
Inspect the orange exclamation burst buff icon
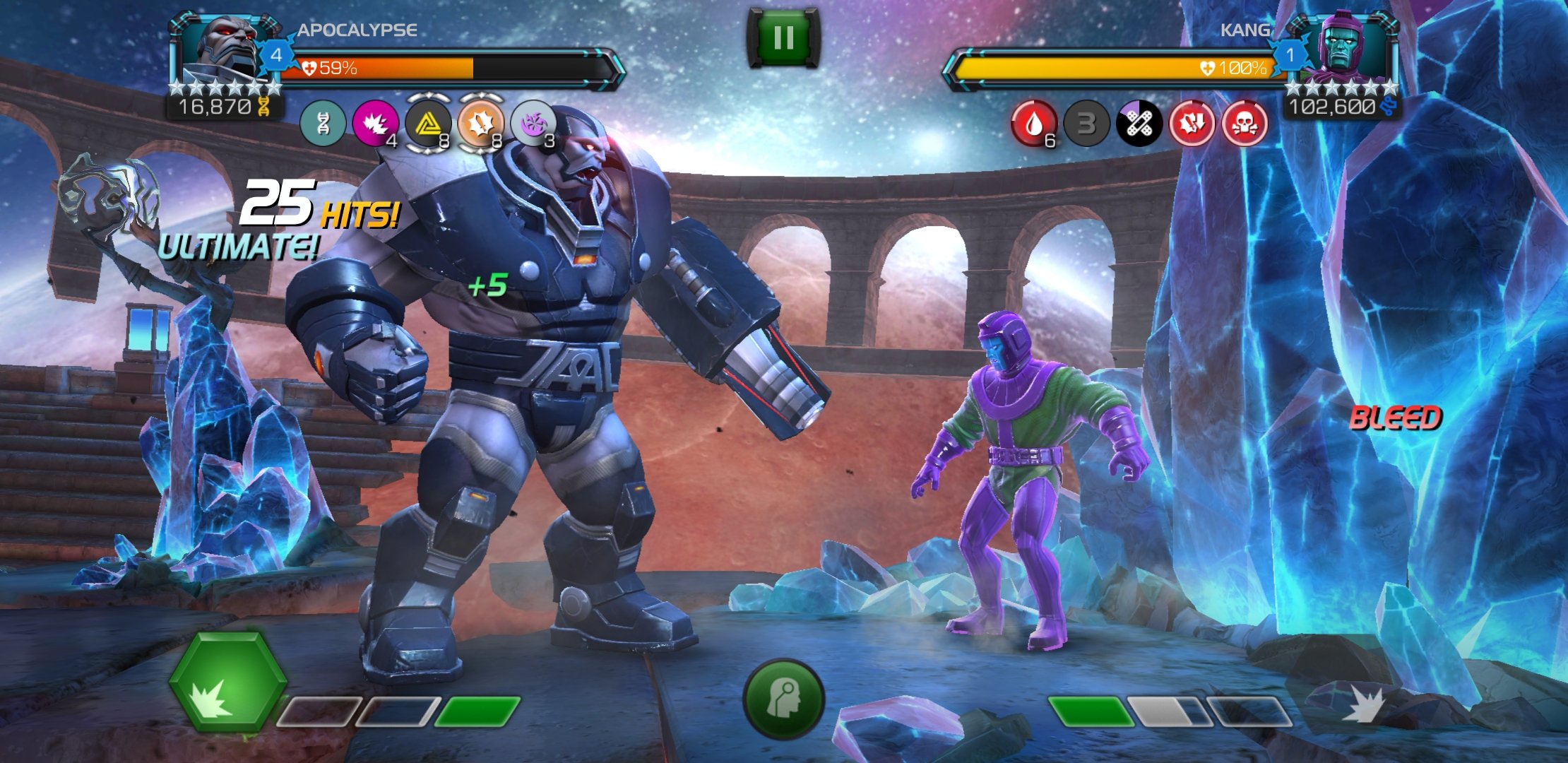click(480, 124)
